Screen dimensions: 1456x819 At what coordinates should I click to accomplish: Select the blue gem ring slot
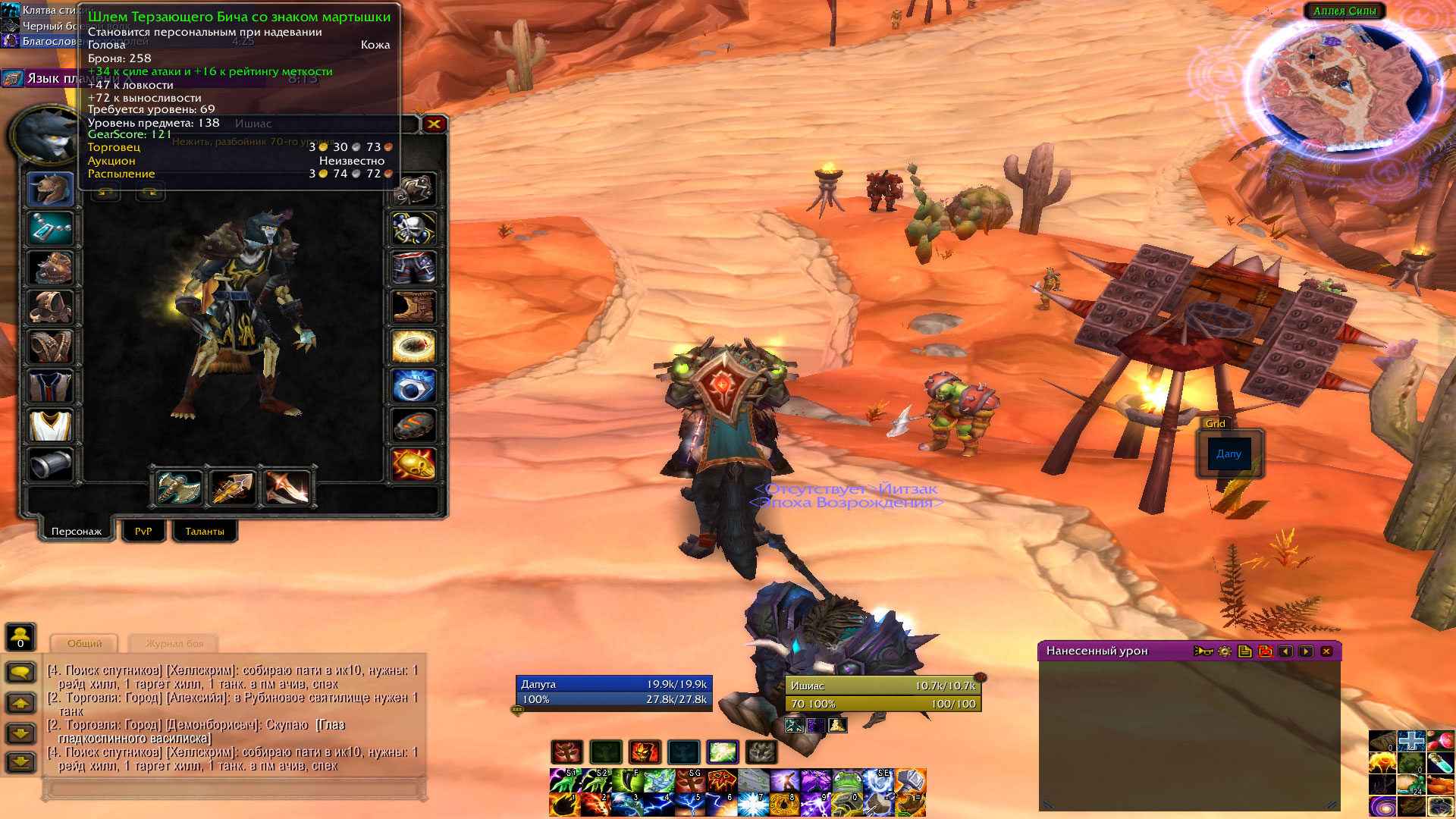(x=414, y=386)
